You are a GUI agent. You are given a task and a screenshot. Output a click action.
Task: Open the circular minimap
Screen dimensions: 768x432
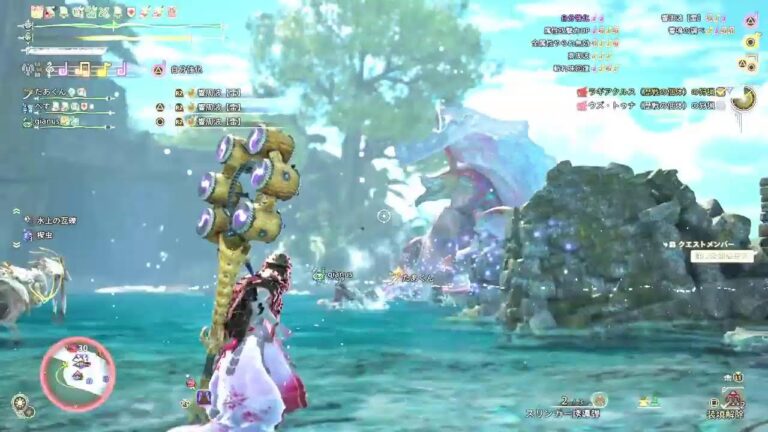(77, 373)
